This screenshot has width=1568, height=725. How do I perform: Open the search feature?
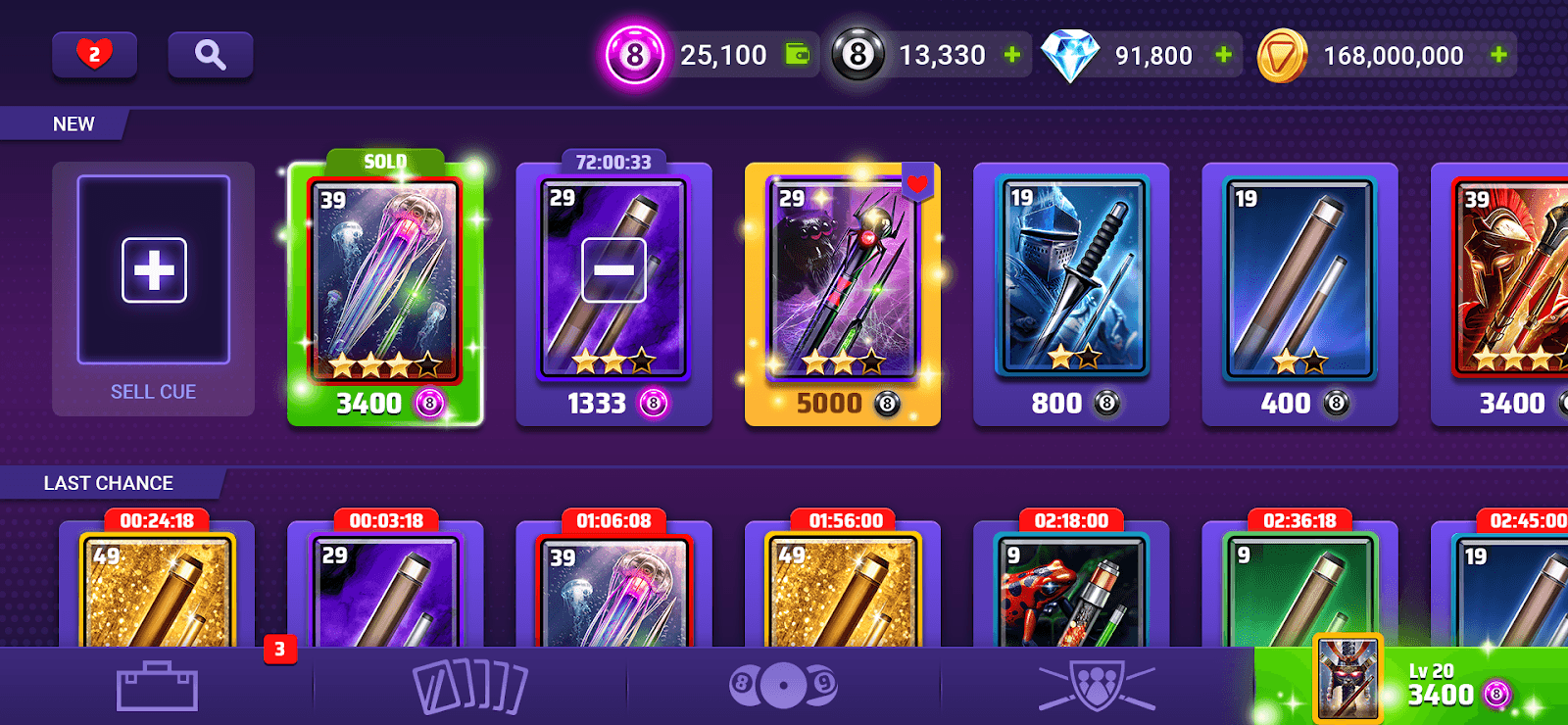point(211,54)
